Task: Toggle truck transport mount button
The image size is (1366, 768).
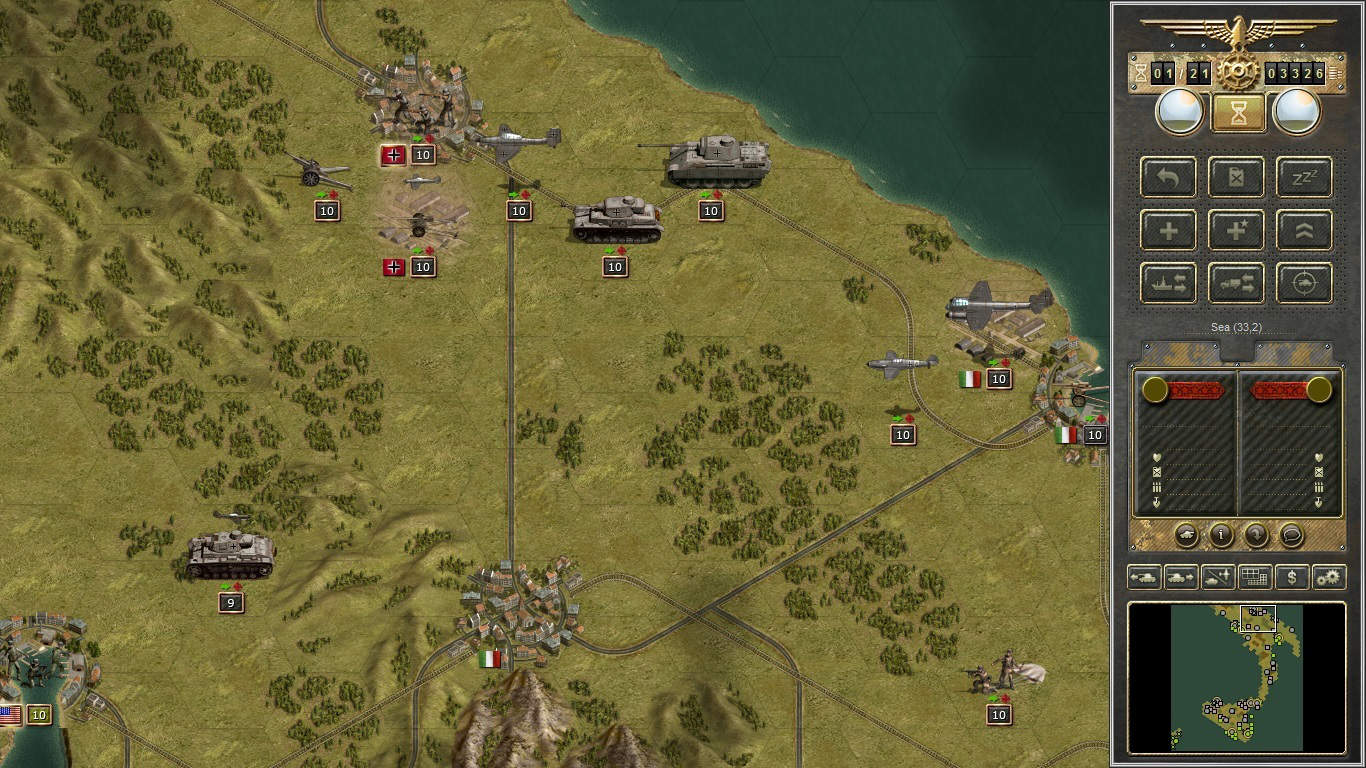Action: [1236, 284]
